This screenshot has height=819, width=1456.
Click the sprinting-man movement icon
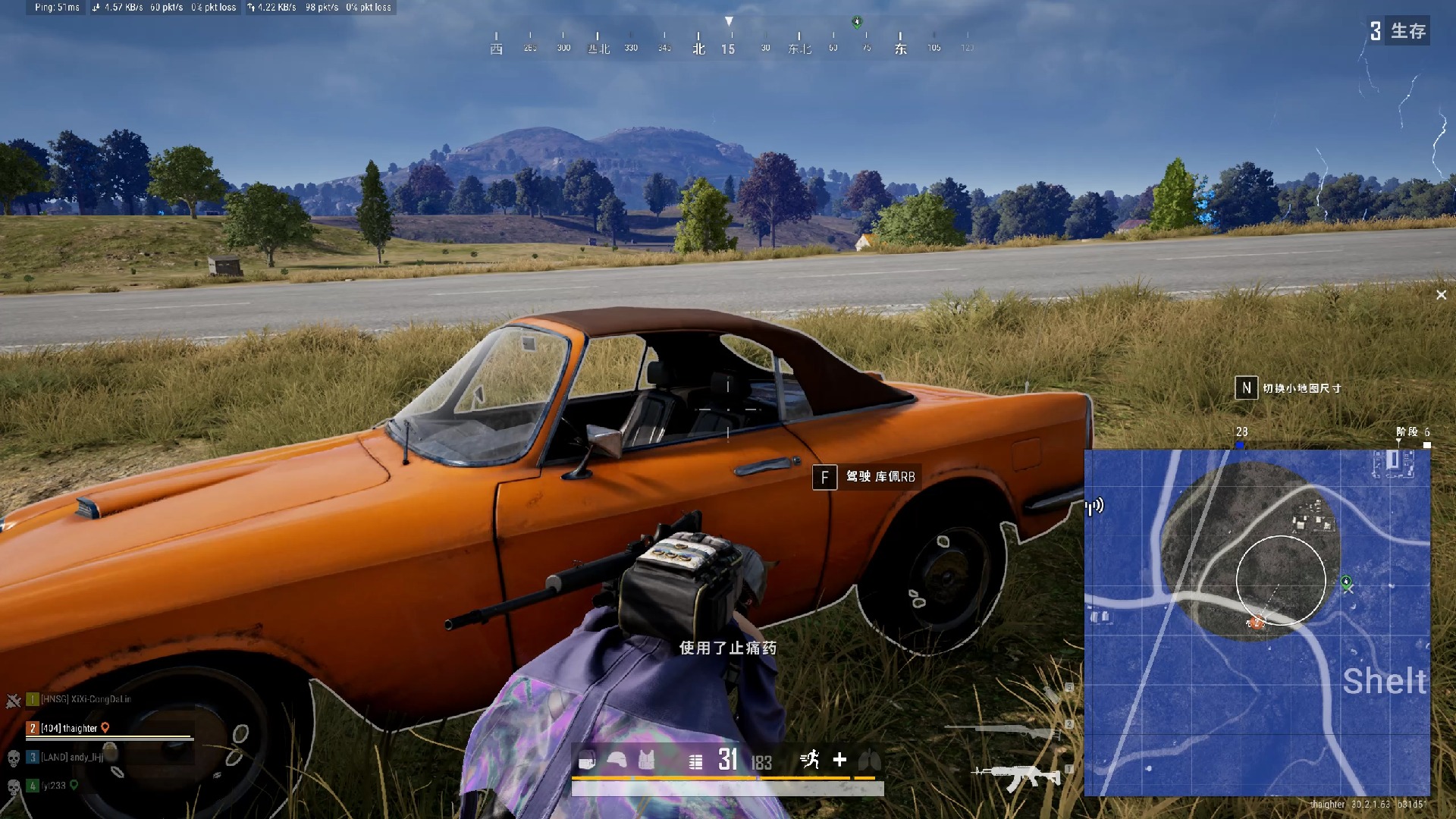click(x=811, y=760)
